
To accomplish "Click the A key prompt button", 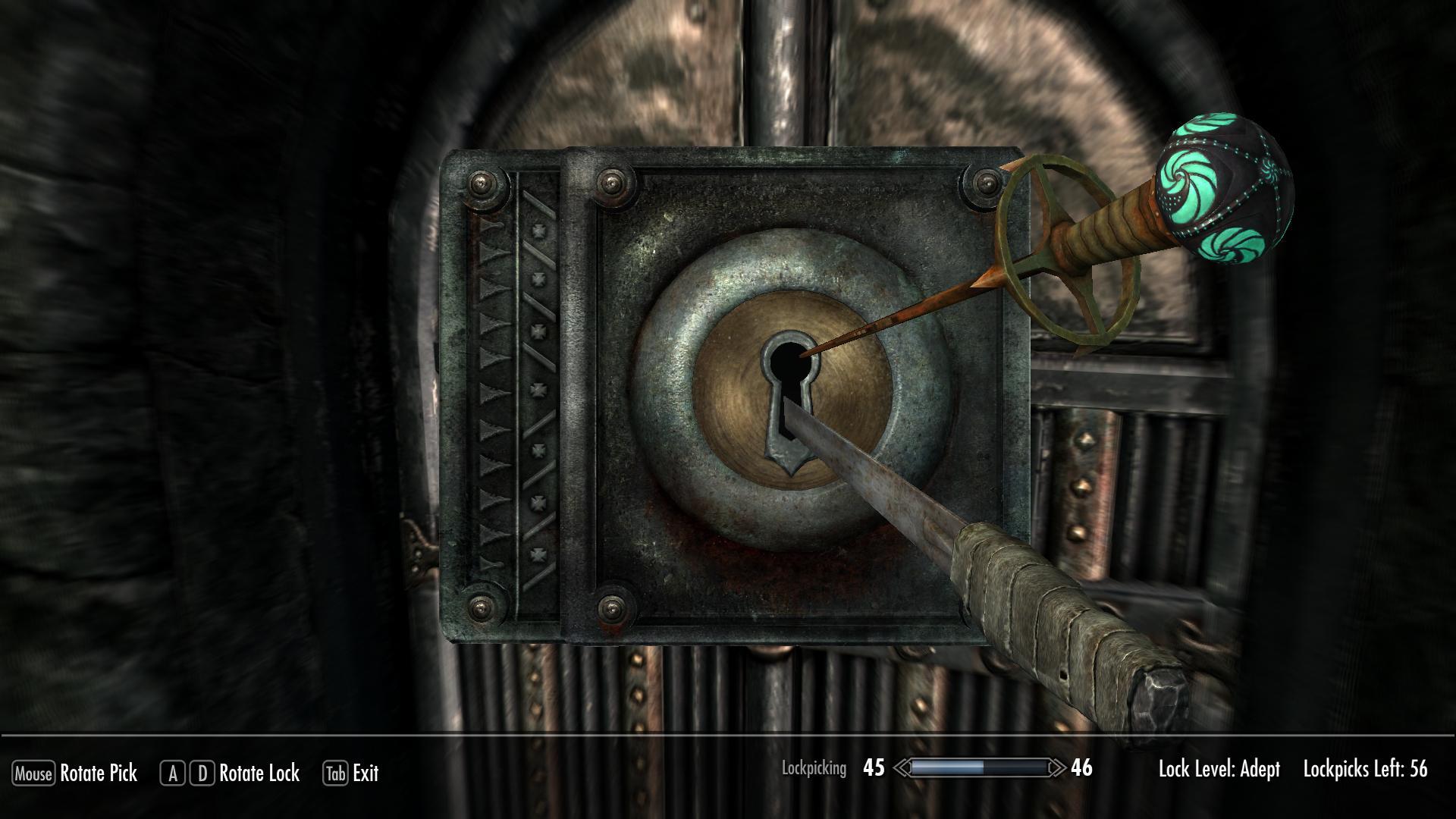I will point(173,774).
